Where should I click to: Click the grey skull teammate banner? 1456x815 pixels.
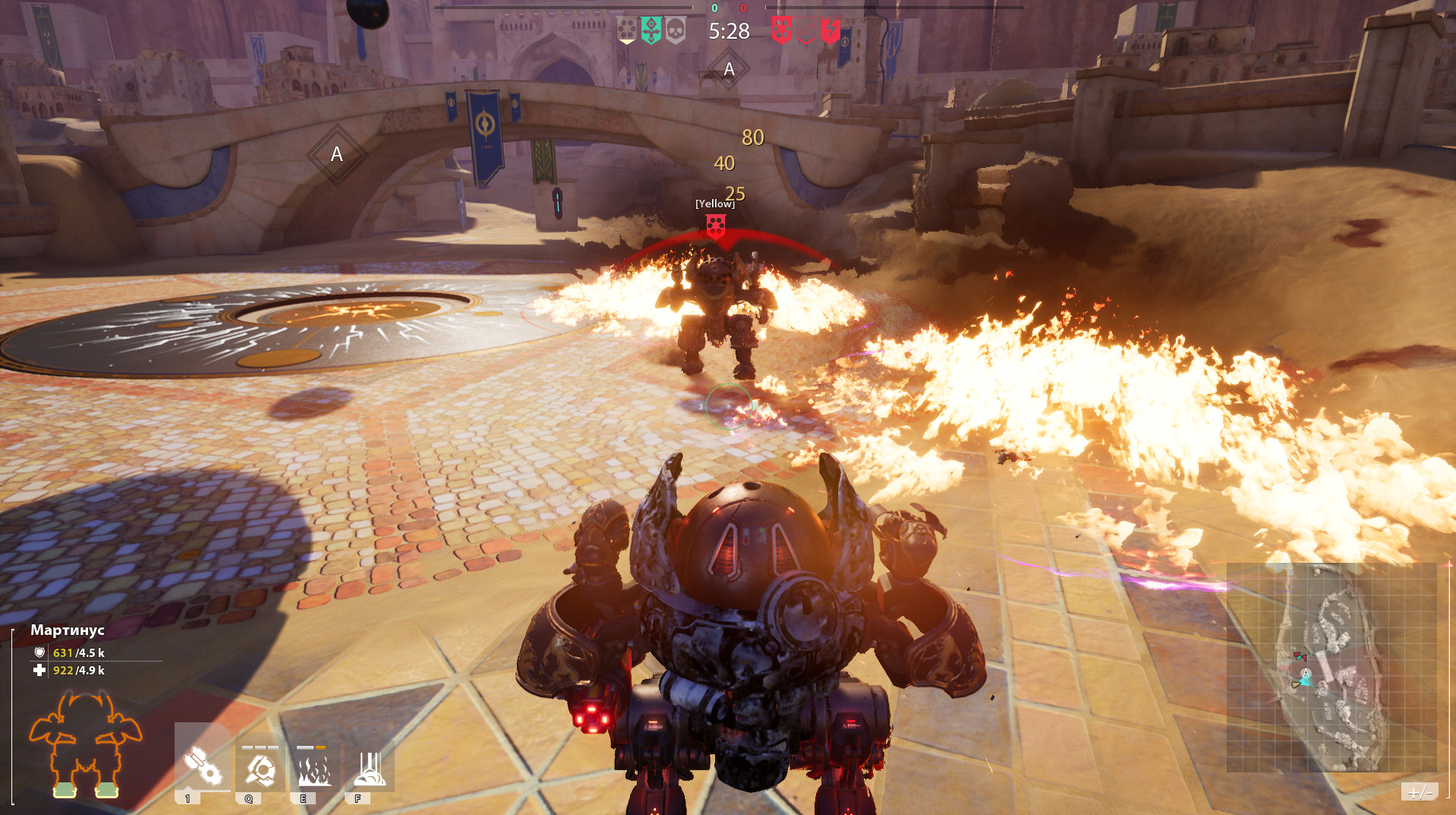(675, 30)
